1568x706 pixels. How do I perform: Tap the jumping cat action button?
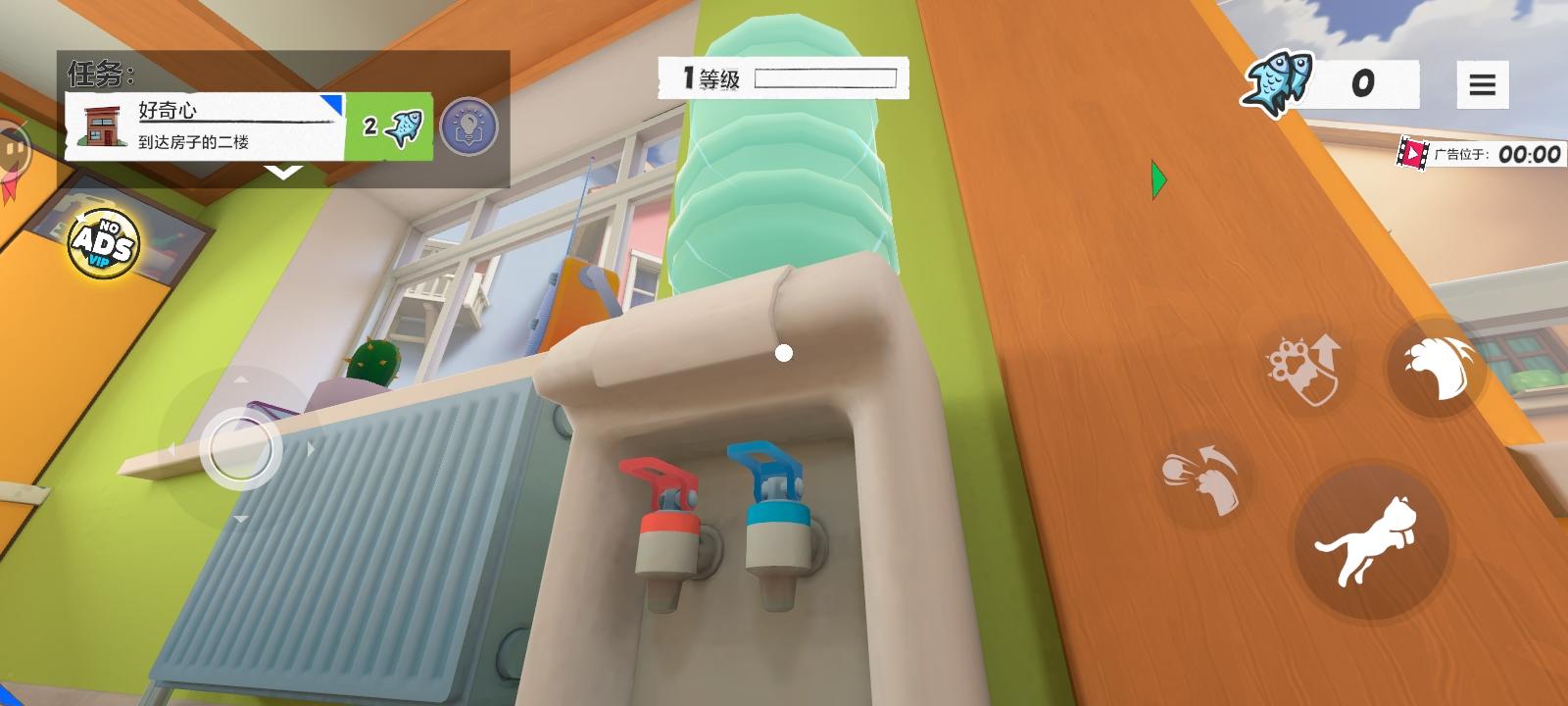pos(1371,545)
